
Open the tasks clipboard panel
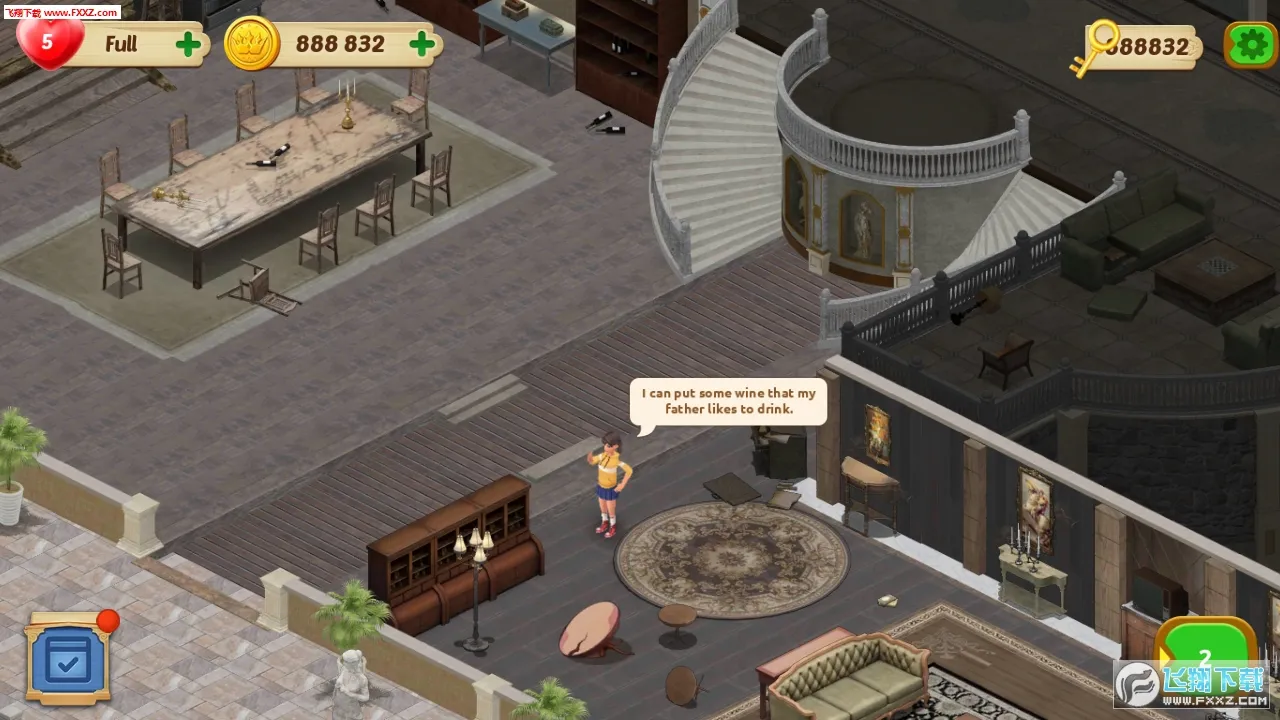click(69, 659)
